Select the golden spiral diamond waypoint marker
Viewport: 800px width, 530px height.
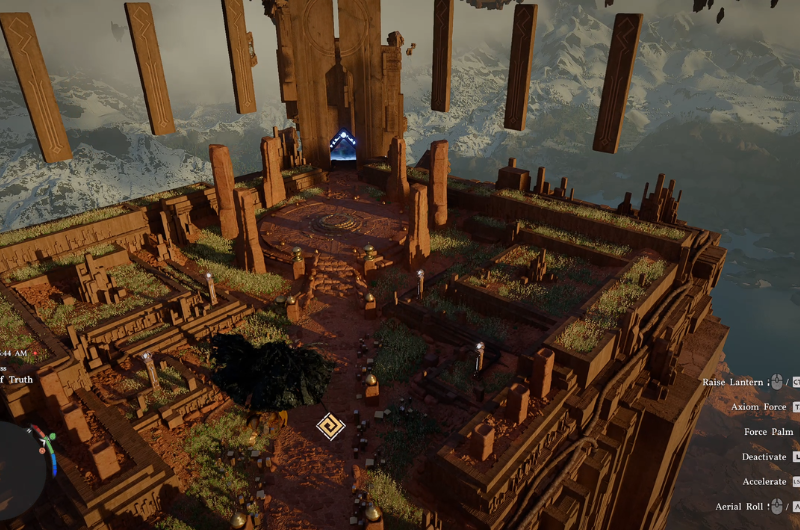(x=329, y=427)
